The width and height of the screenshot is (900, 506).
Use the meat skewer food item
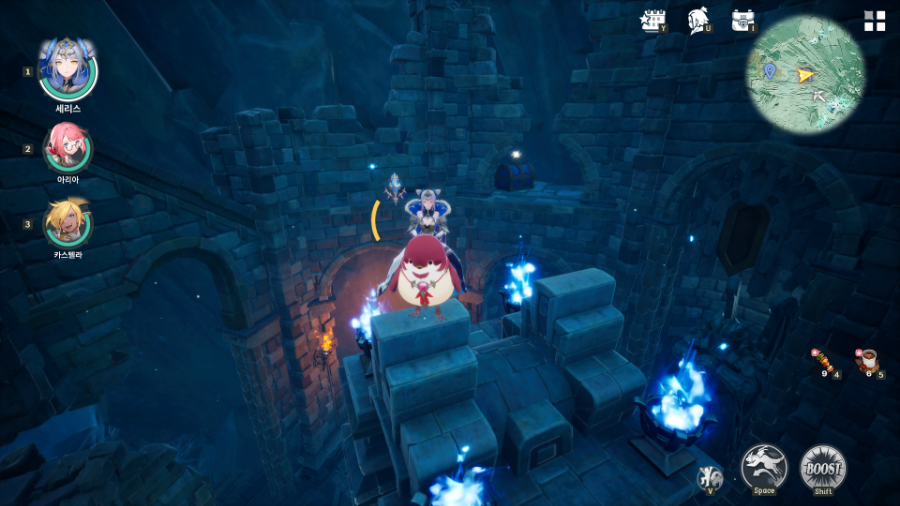pyautogui.click(x=823, y=360)
